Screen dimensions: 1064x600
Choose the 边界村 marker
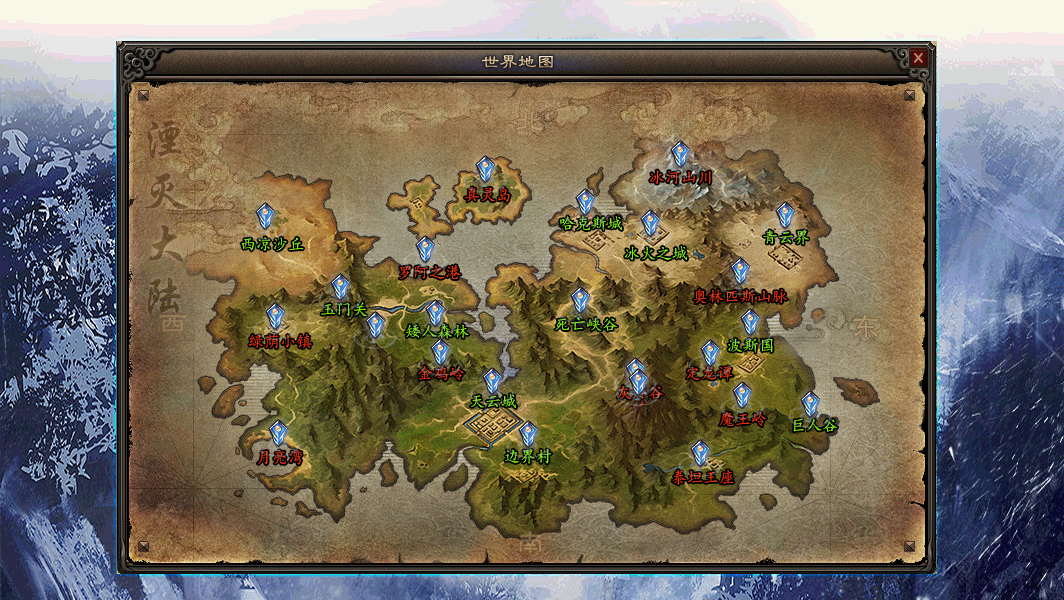pos(528,434)
